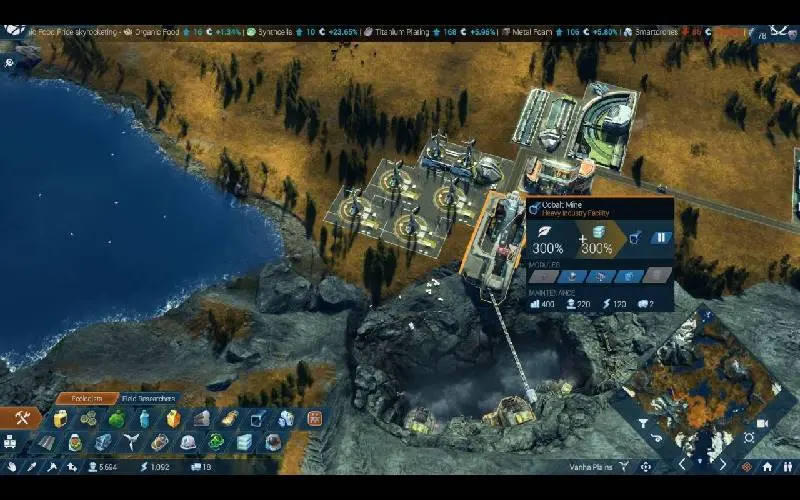Open the building hierarchy icon at left edge

click(x=10, y=441)
